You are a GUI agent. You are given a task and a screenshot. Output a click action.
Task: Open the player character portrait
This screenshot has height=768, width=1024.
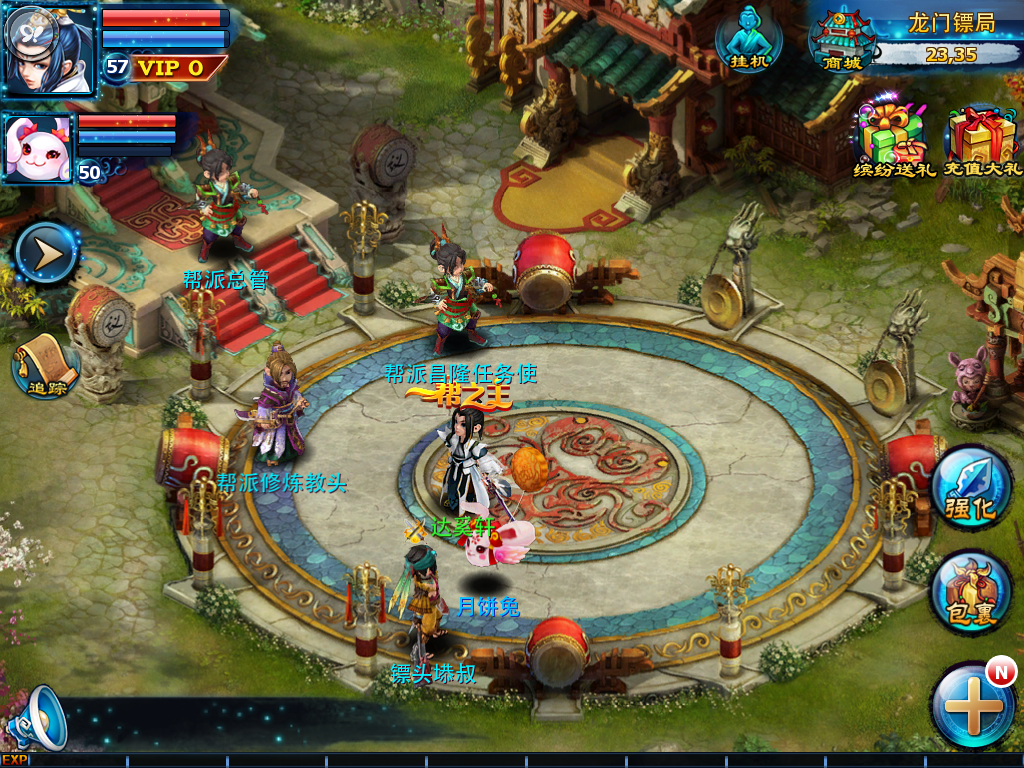(x=49, y=48)
